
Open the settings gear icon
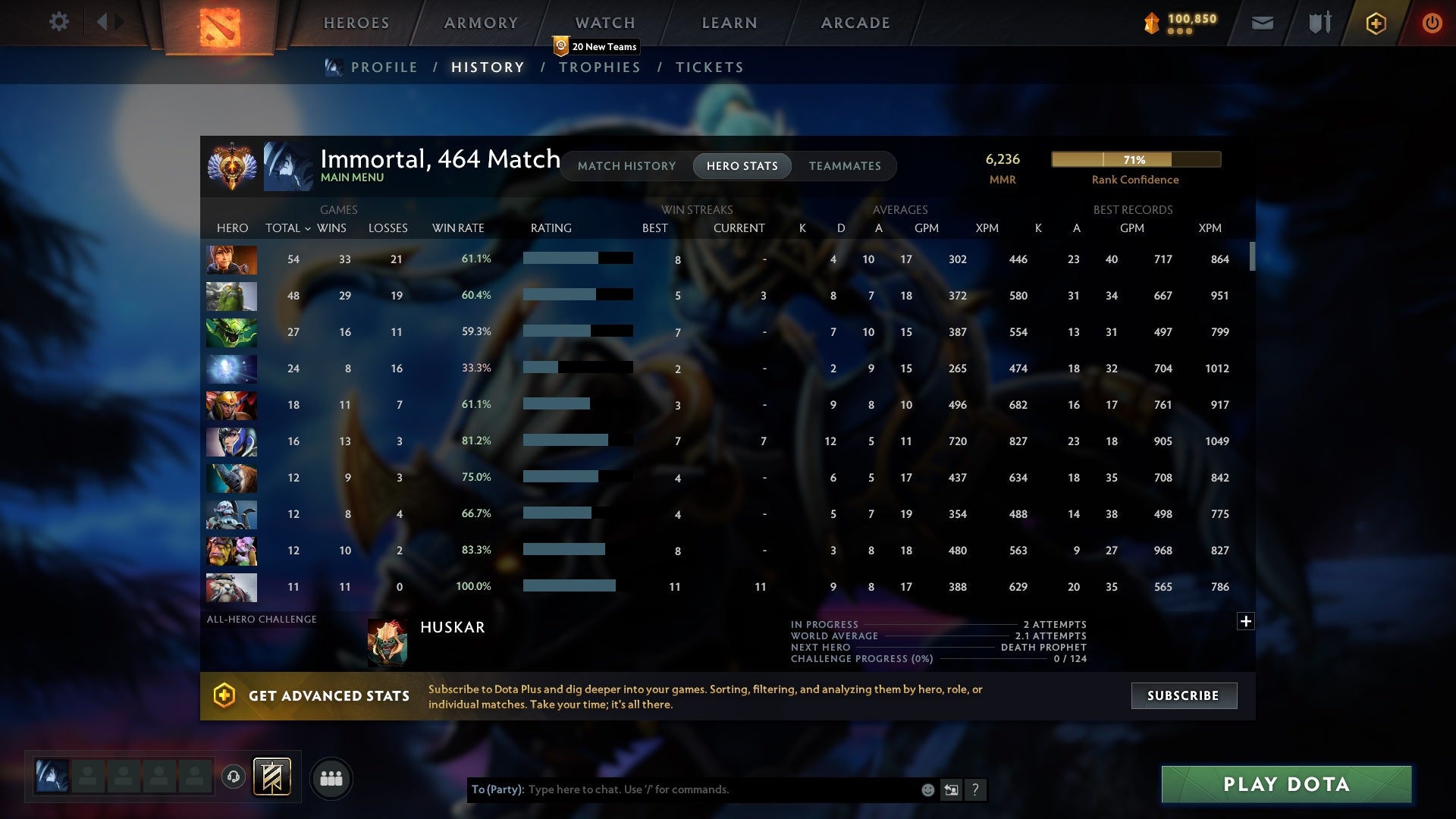(x=59, y=22)
